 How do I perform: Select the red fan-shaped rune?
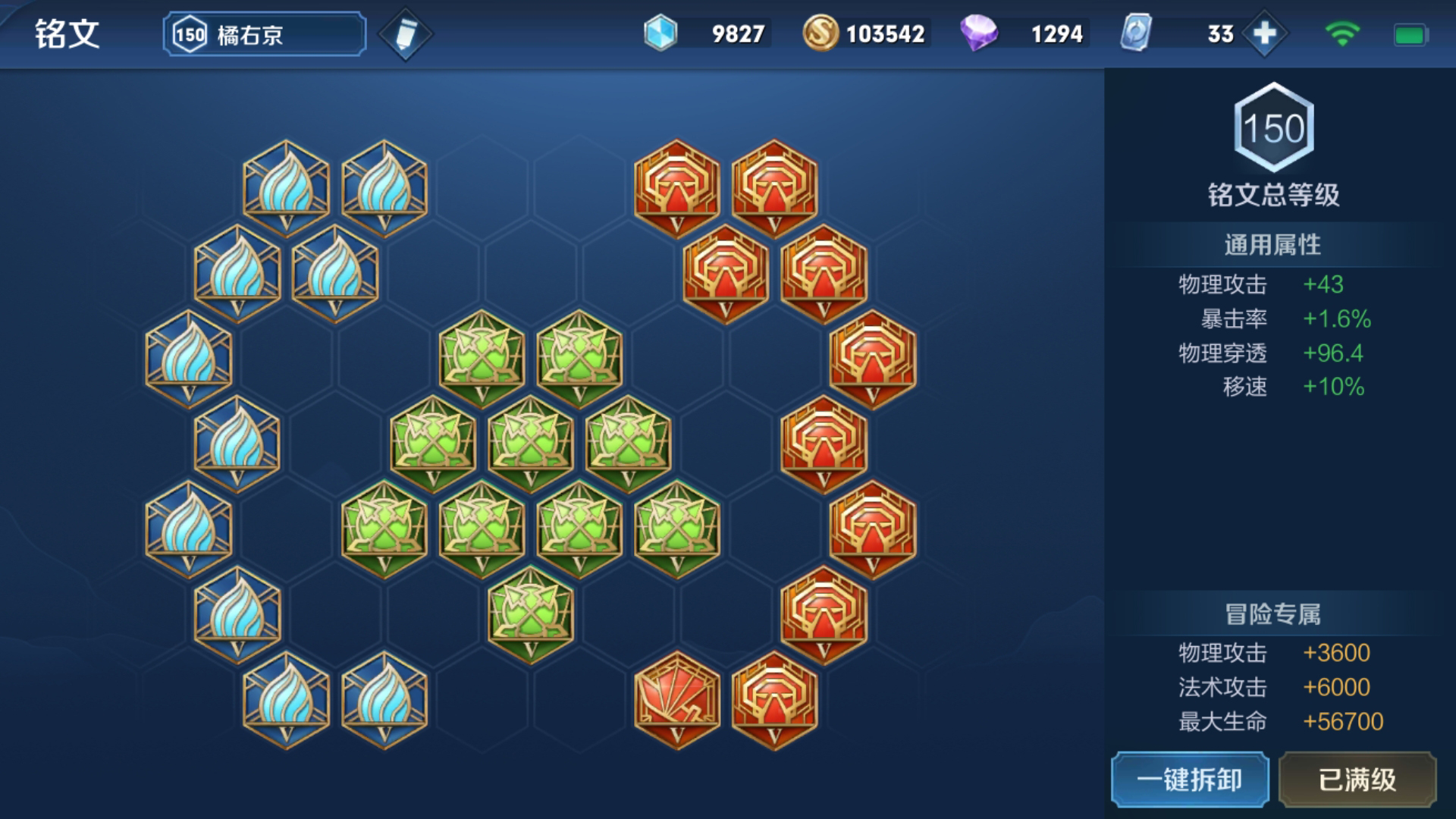676,699
